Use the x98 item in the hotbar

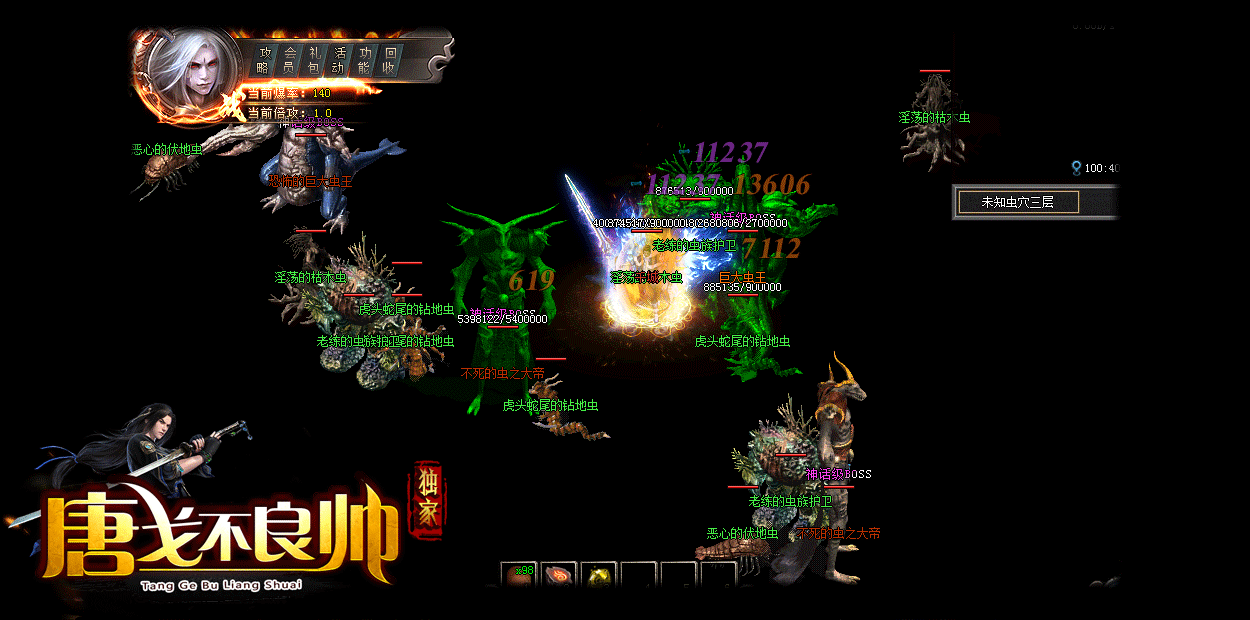point(519,576)
